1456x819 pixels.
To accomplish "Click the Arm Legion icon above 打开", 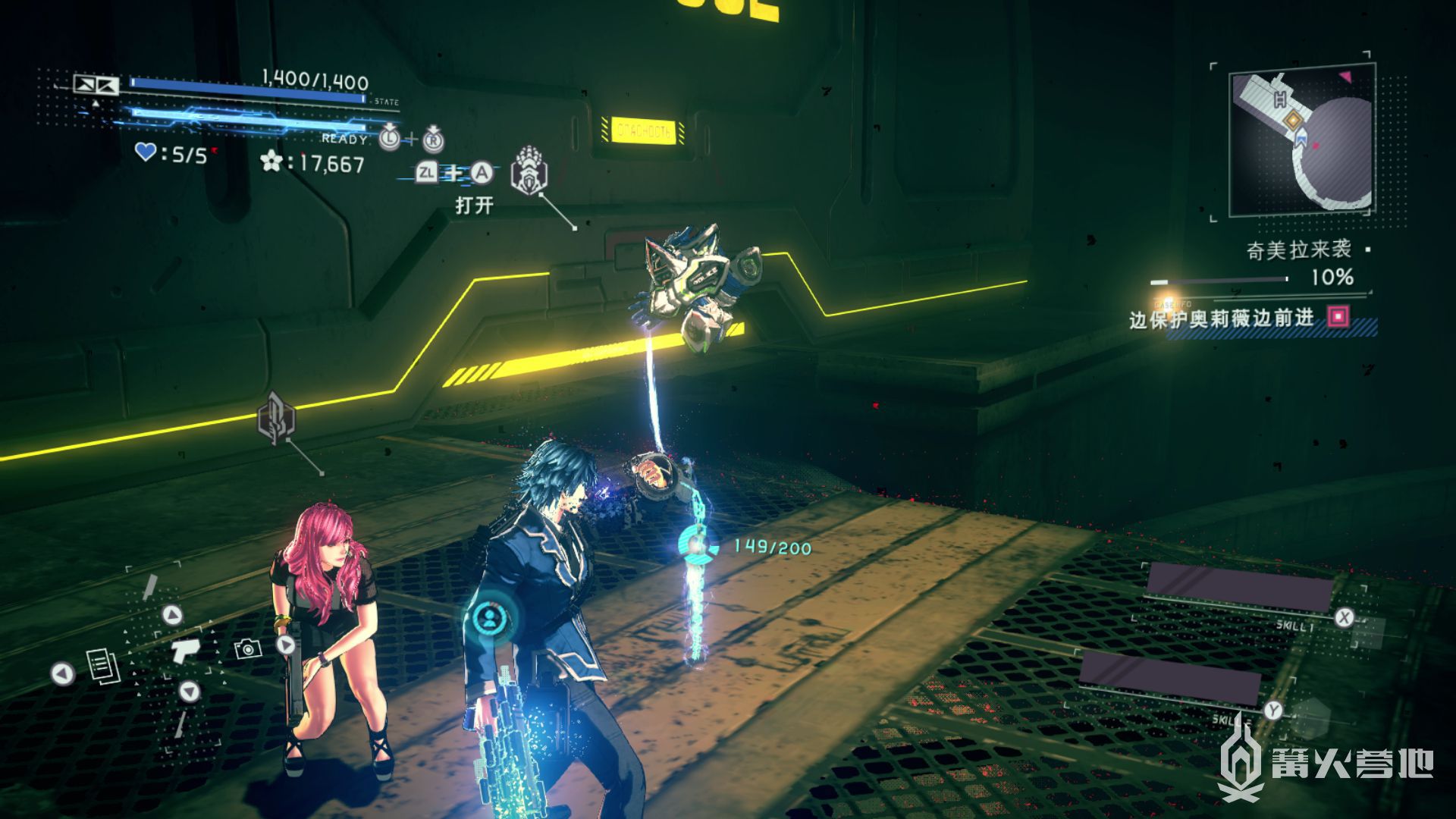I will point(529,171).
